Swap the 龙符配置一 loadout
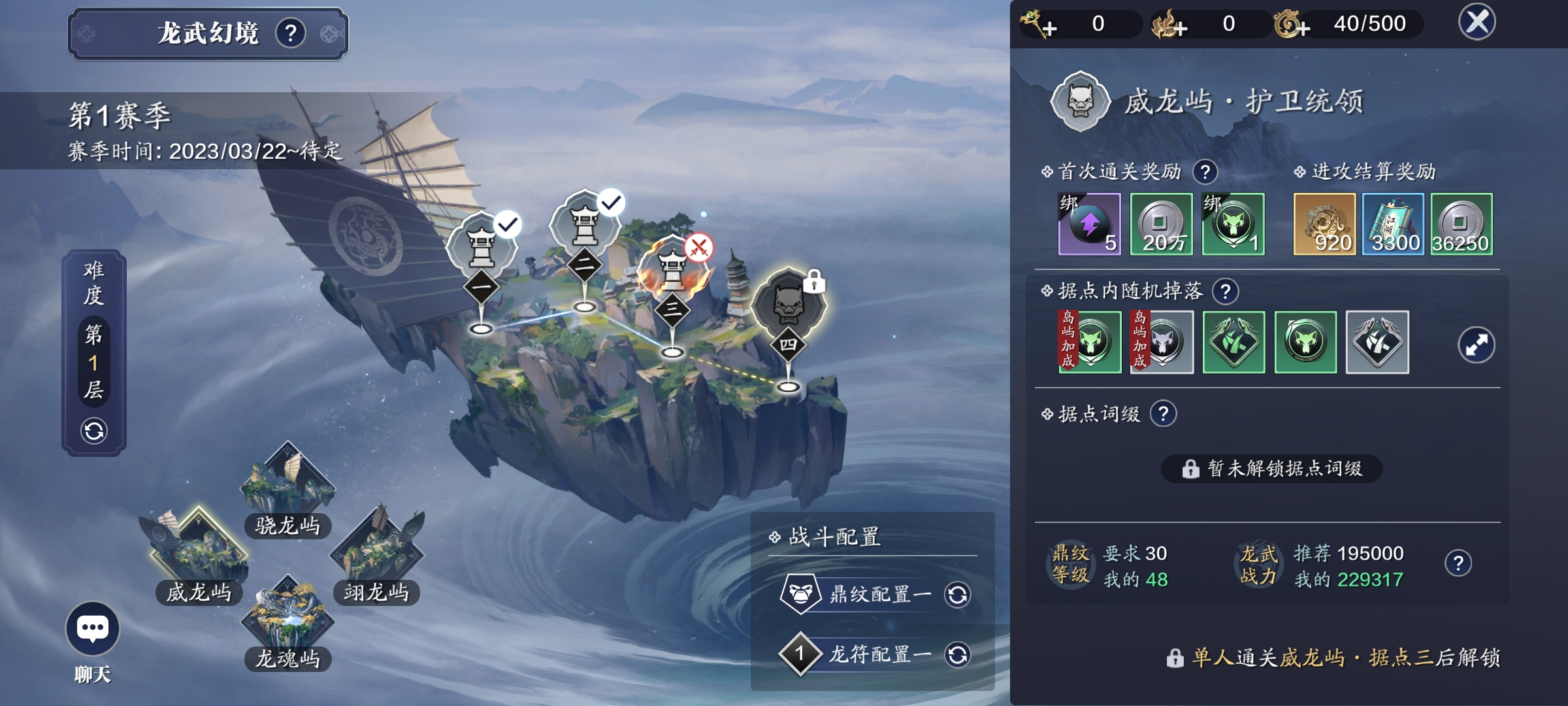This screenshot has width=1568, height=706. [x=957, y=654]
